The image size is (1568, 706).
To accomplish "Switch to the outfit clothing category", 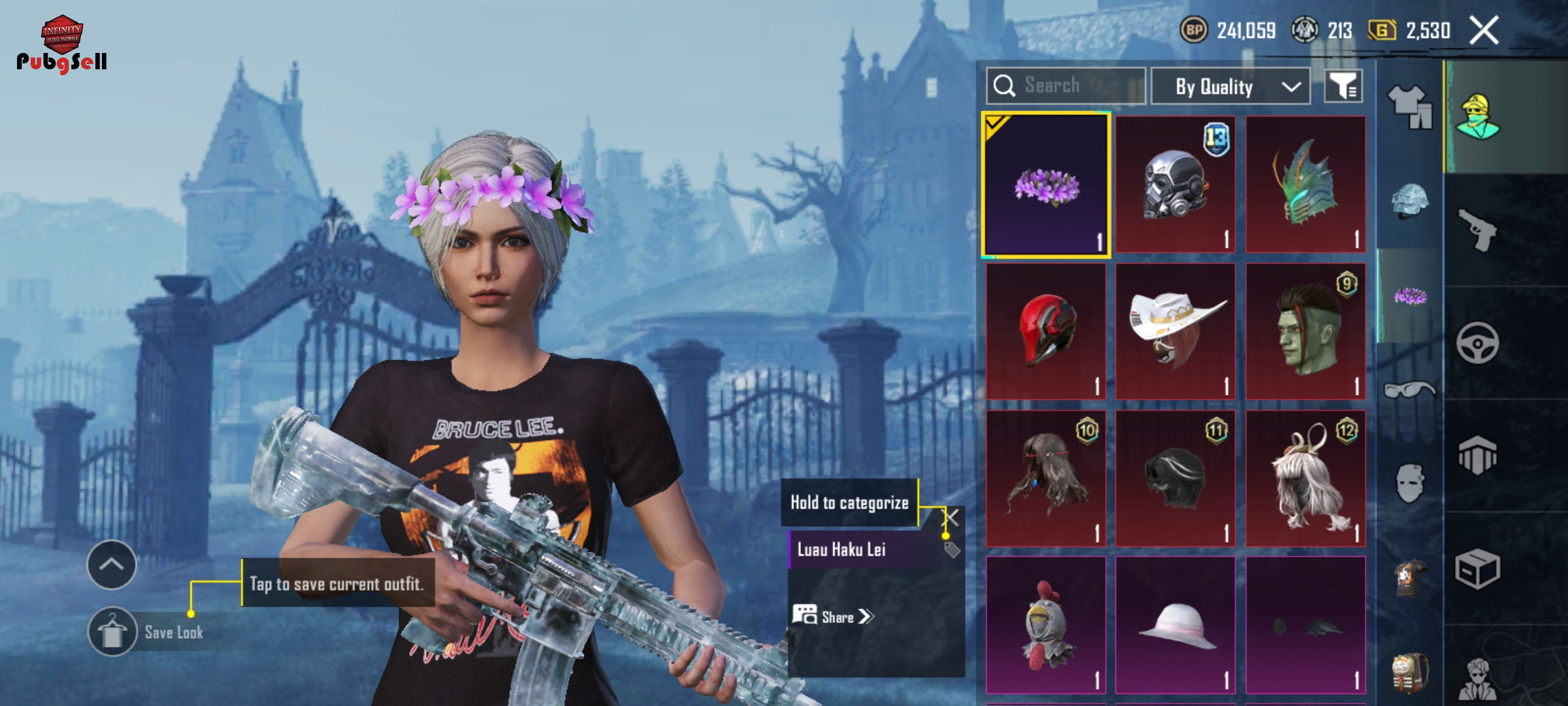I will [x=1409, y=107].
